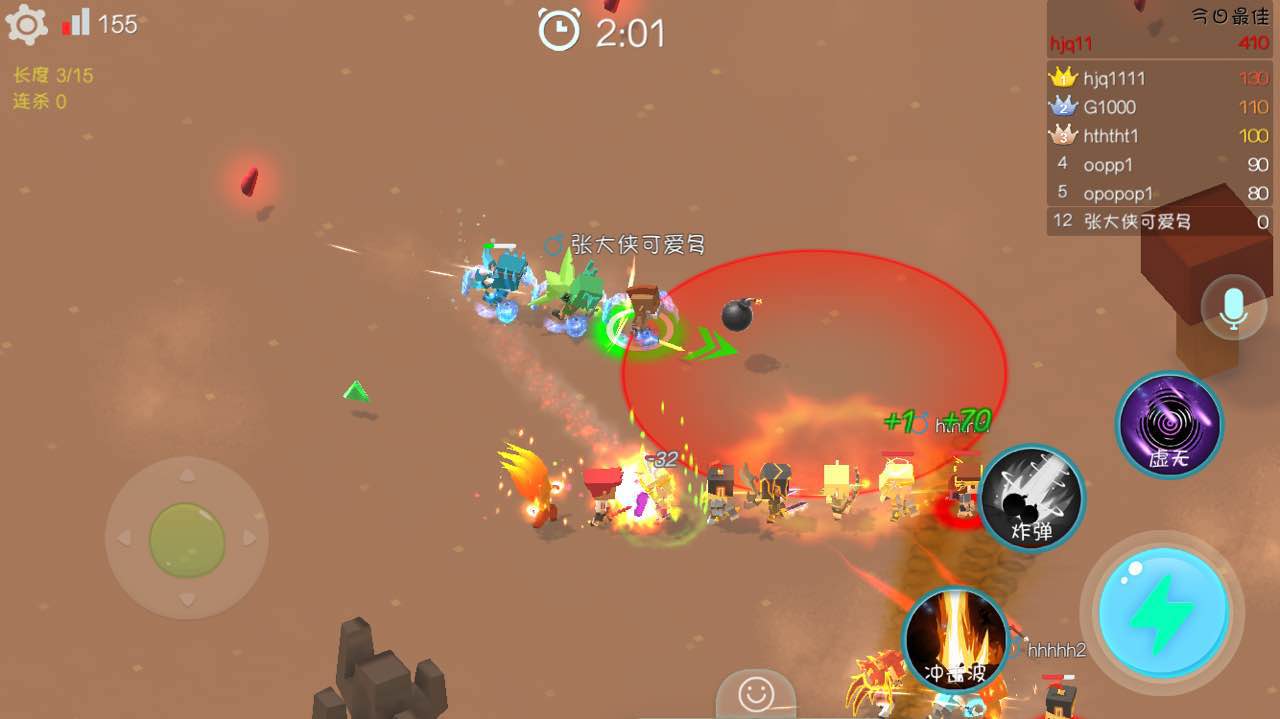Click the virtual joystick pad
The width and height of the screenshot is (1280, 719).
(187, 539)
